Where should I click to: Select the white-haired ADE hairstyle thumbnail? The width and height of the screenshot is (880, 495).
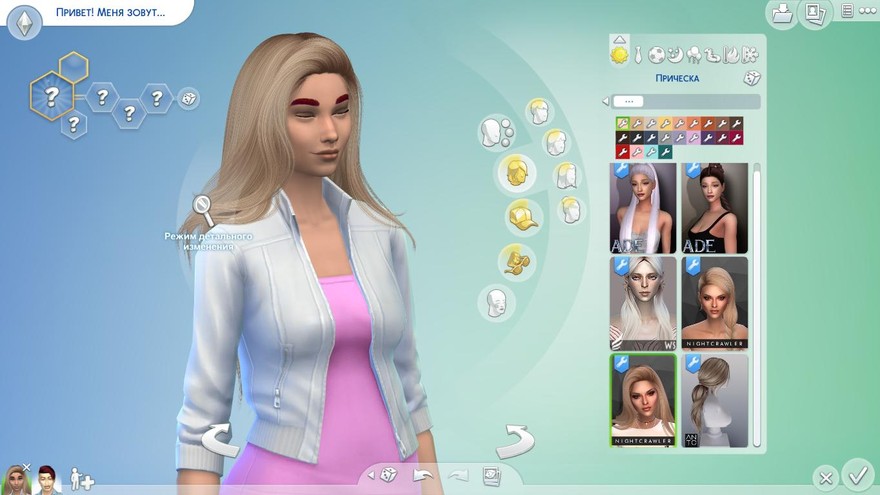(642, 208)
